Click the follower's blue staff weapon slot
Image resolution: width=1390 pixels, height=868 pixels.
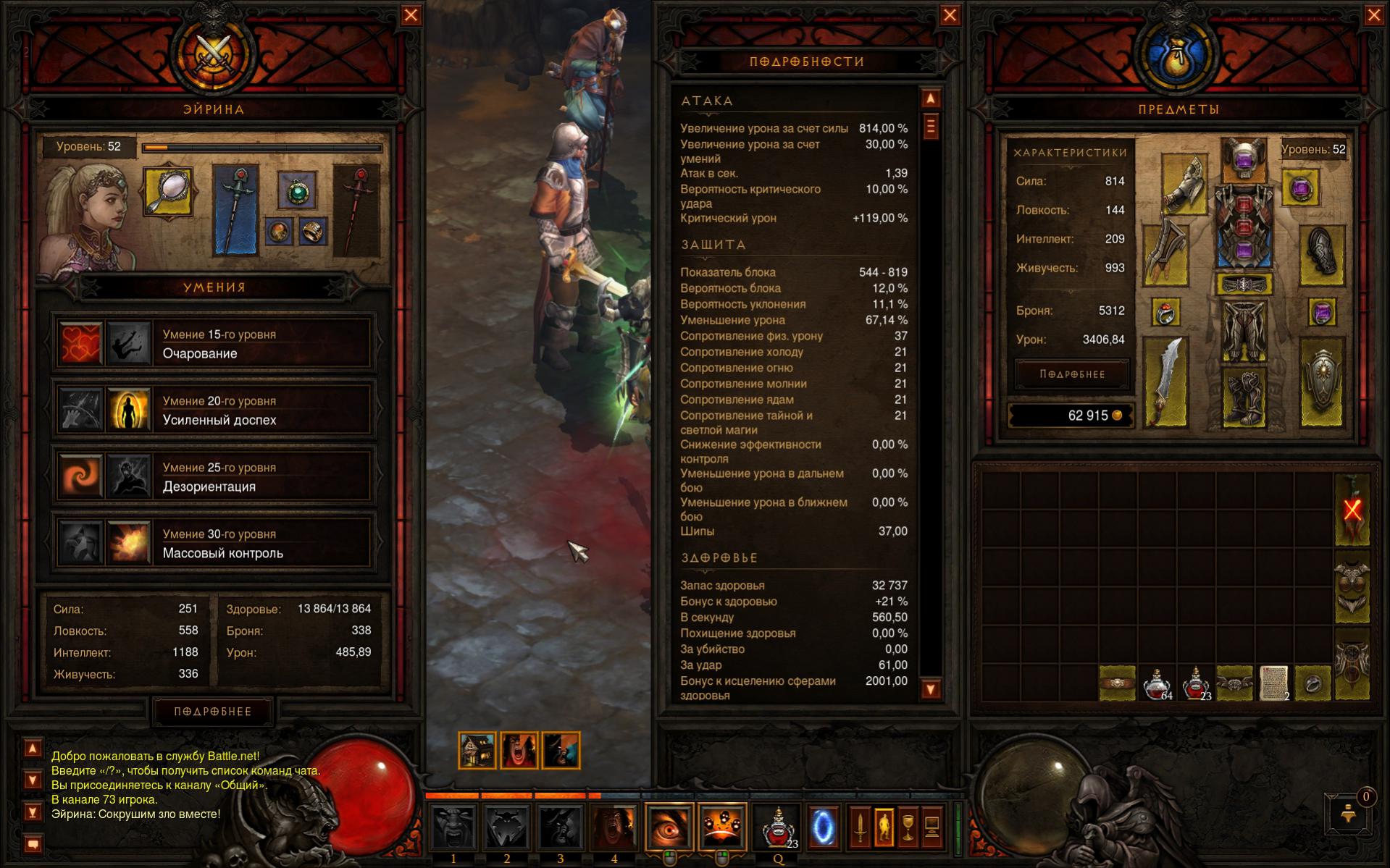click(235, 211)
